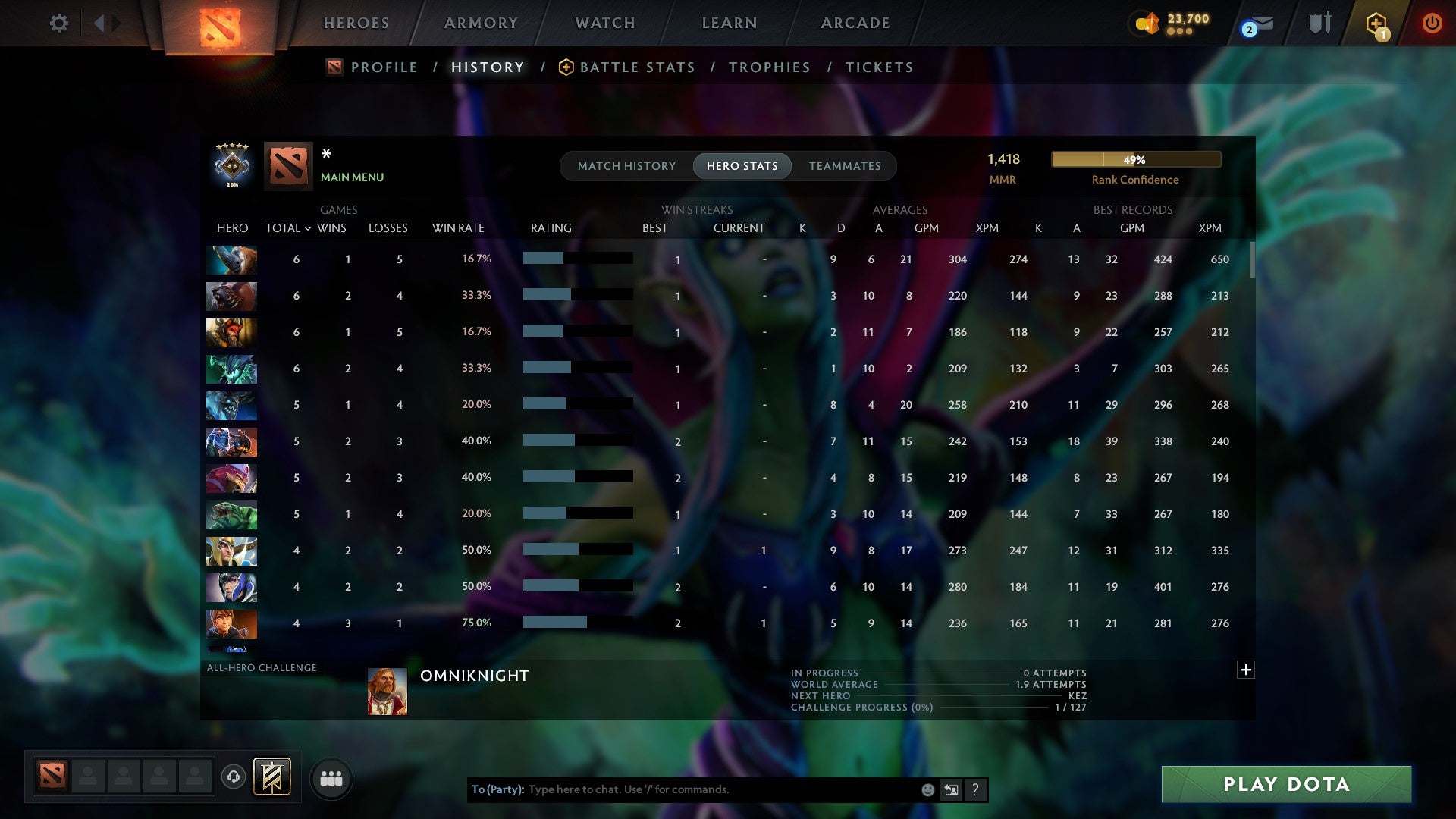Change sorting with the TOTAL column chevron
Viewport: 1456px width, 819px height.
[x=306, y=227]
